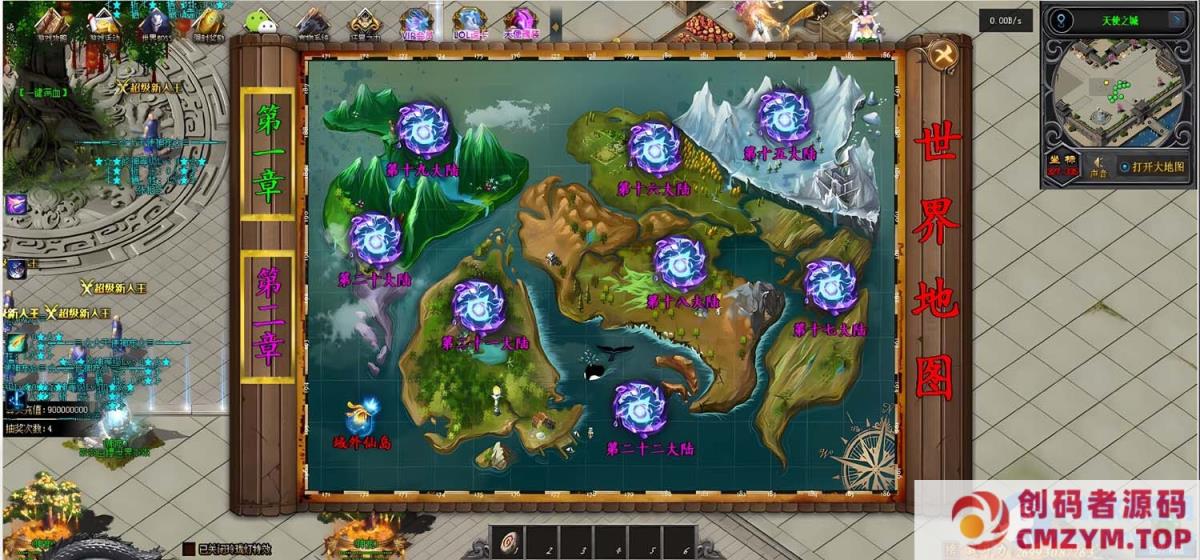
Task: Toggle the 声音 sound button
Action: (1099, 165)
